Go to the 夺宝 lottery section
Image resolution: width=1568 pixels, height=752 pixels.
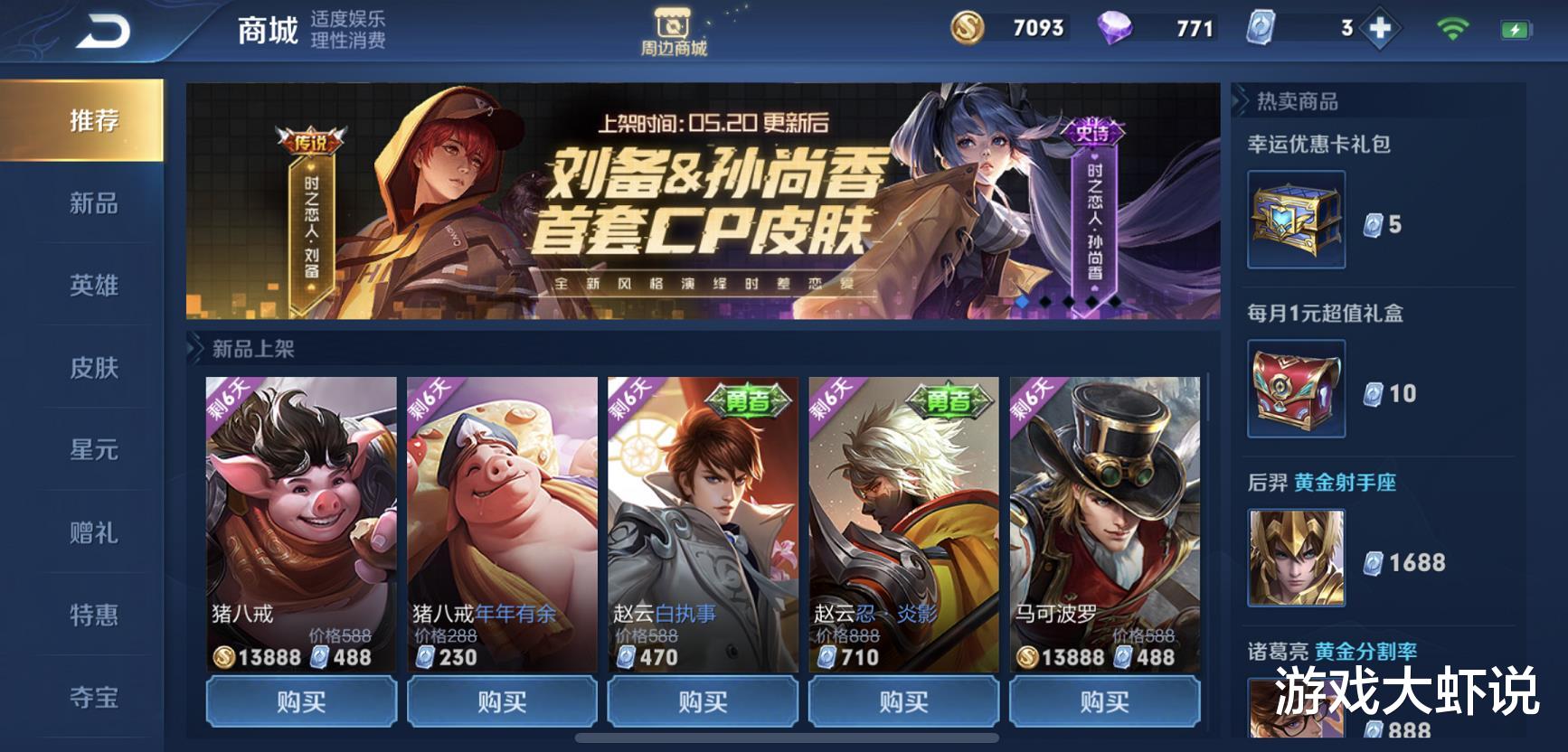(93, 696)
